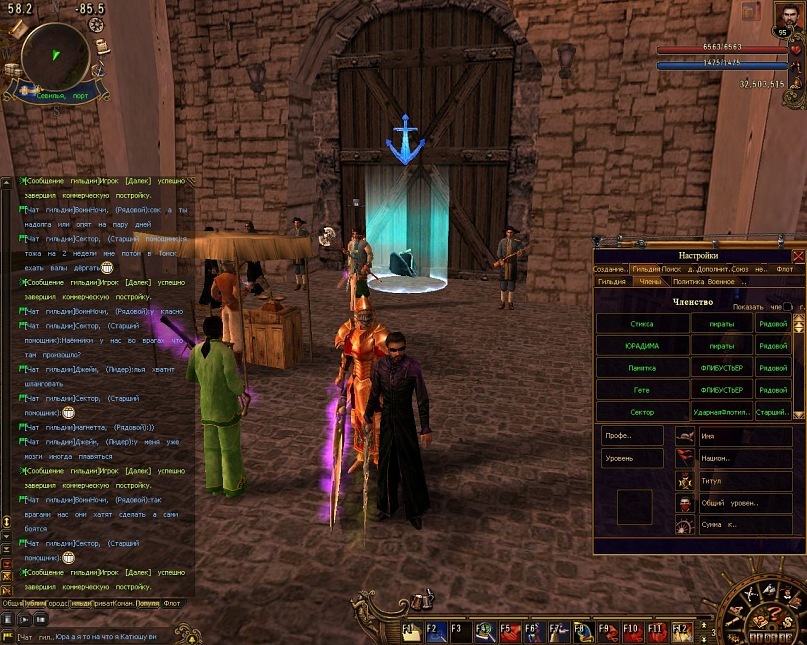Click the Уровень sort button

[632, 458]
